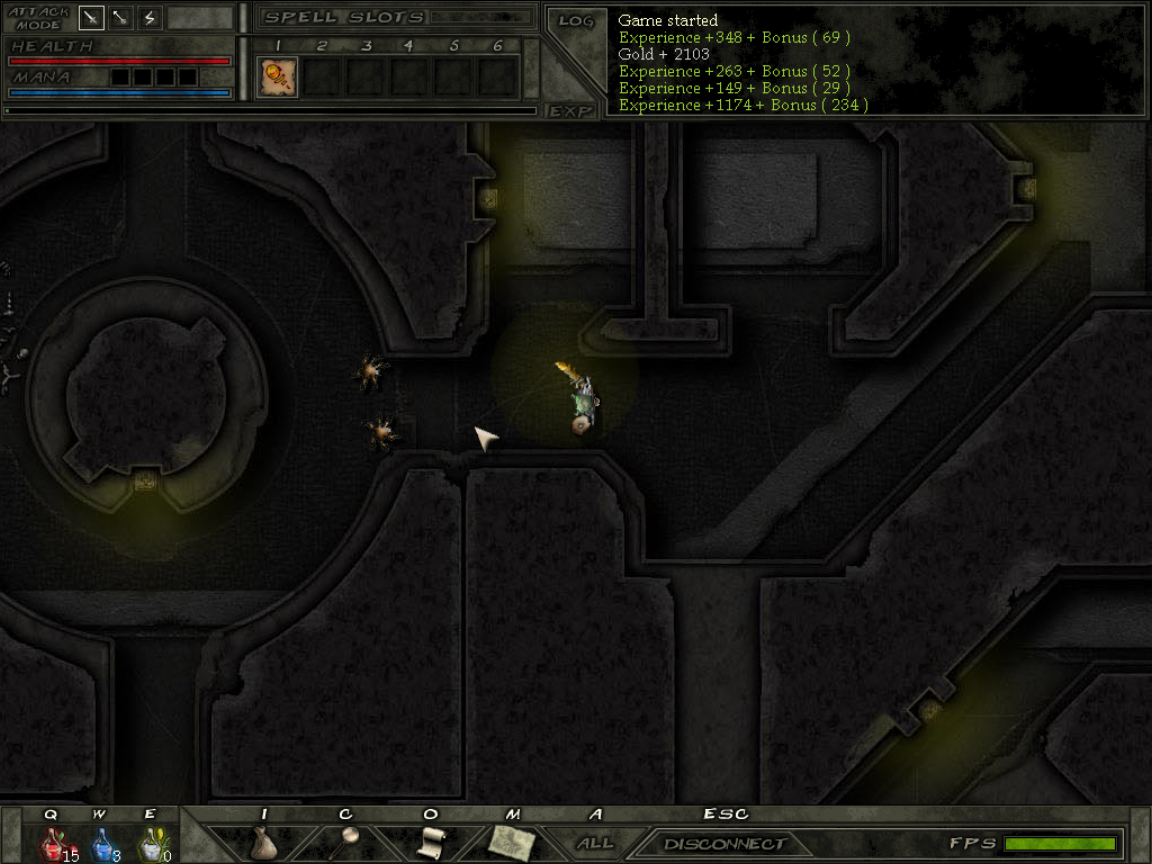Use the red health potion
The height and width of the screenshot is (864, 1152).
pos(54,845)
